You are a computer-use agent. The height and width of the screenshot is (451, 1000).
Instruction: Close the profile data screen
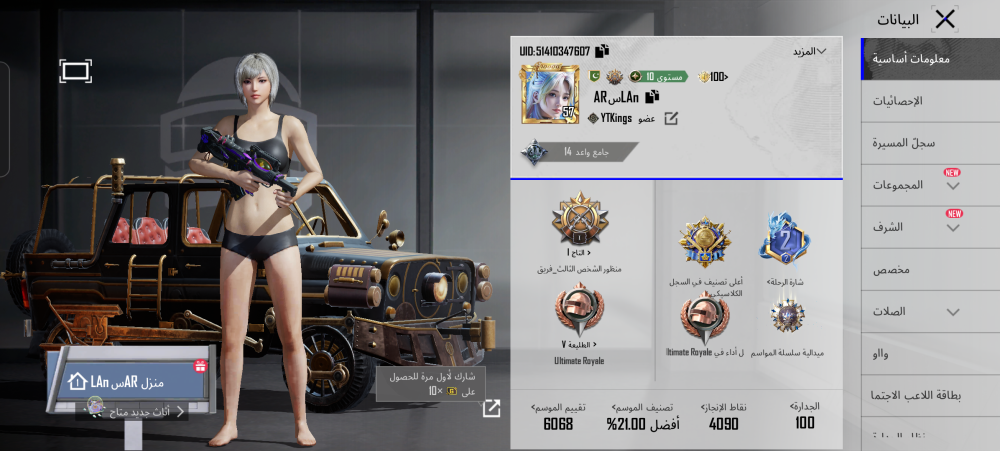[x=944, y=18]
